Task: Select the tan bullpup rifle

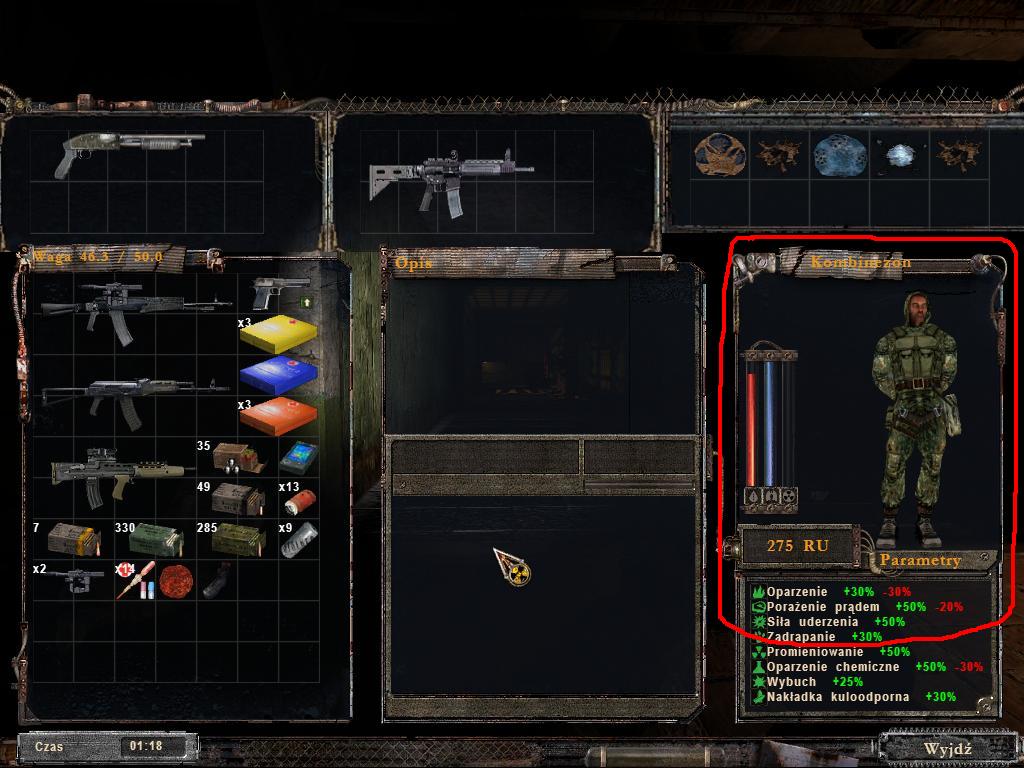Action: tap(122, 475)
